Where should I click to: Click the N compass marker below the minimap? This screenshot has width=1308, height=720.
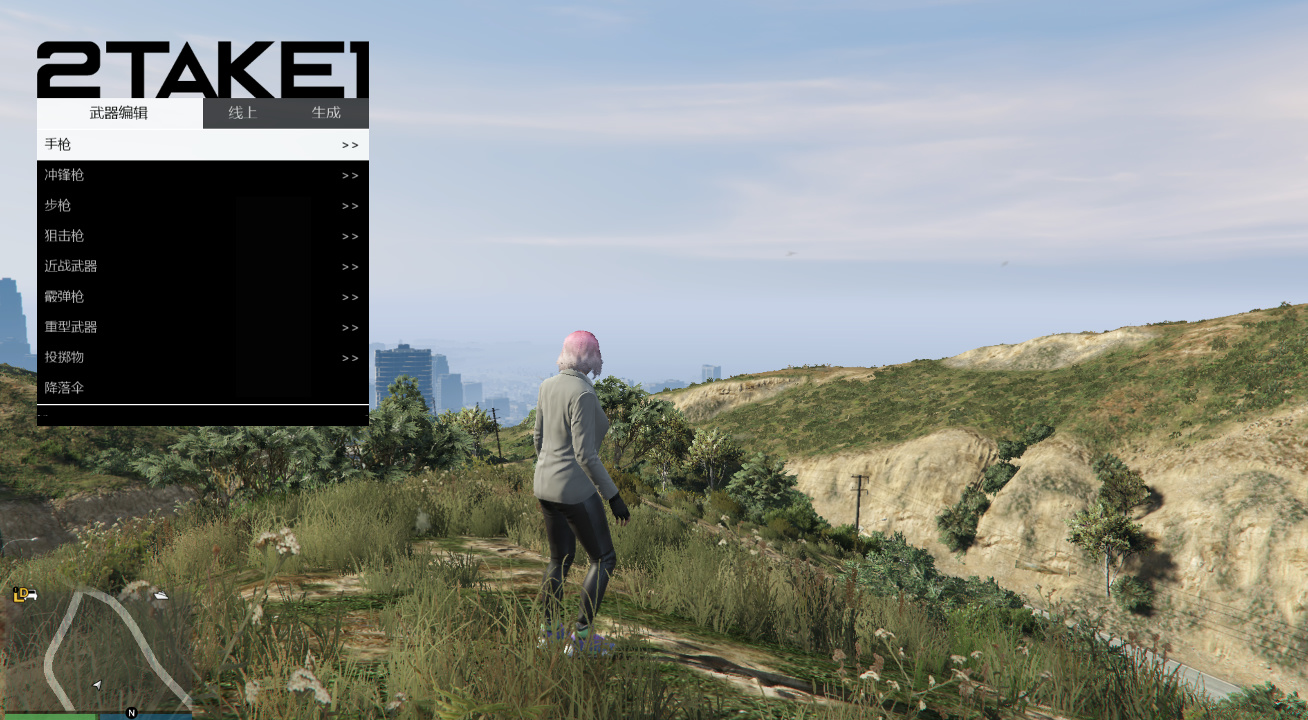click(x=131, y=713)
